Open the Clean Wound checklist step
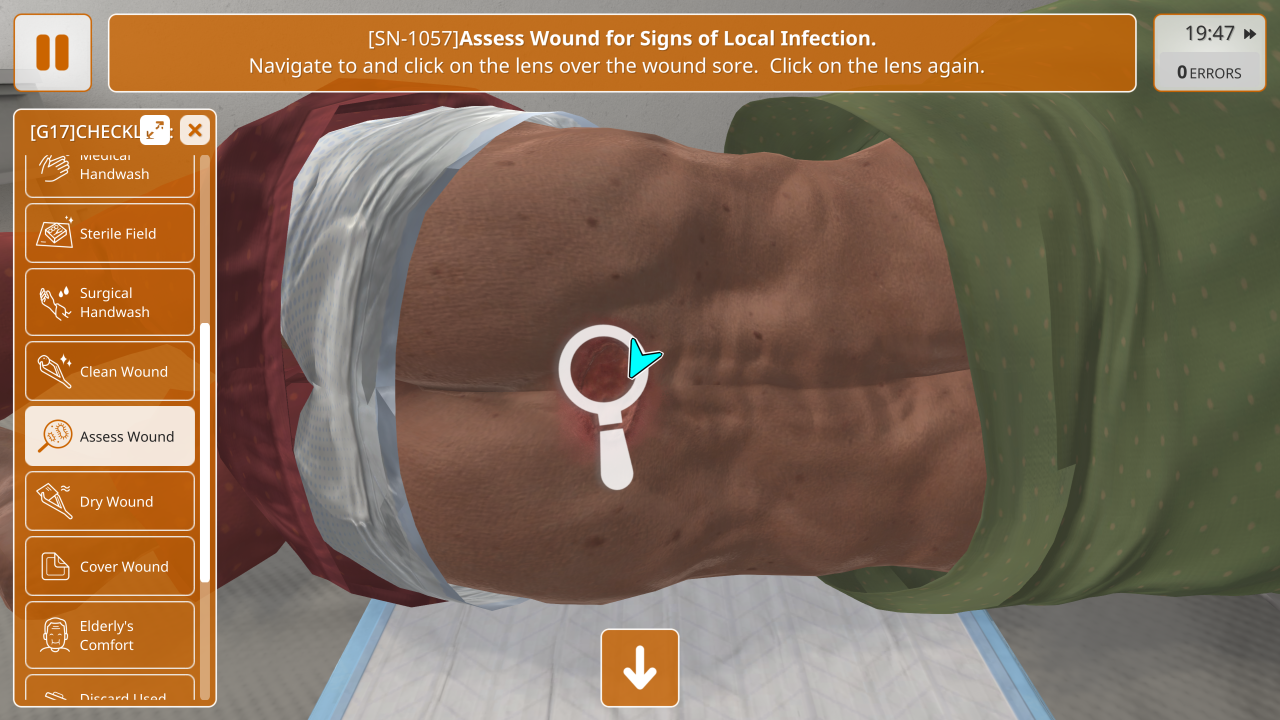 click(x=110, y=371)
